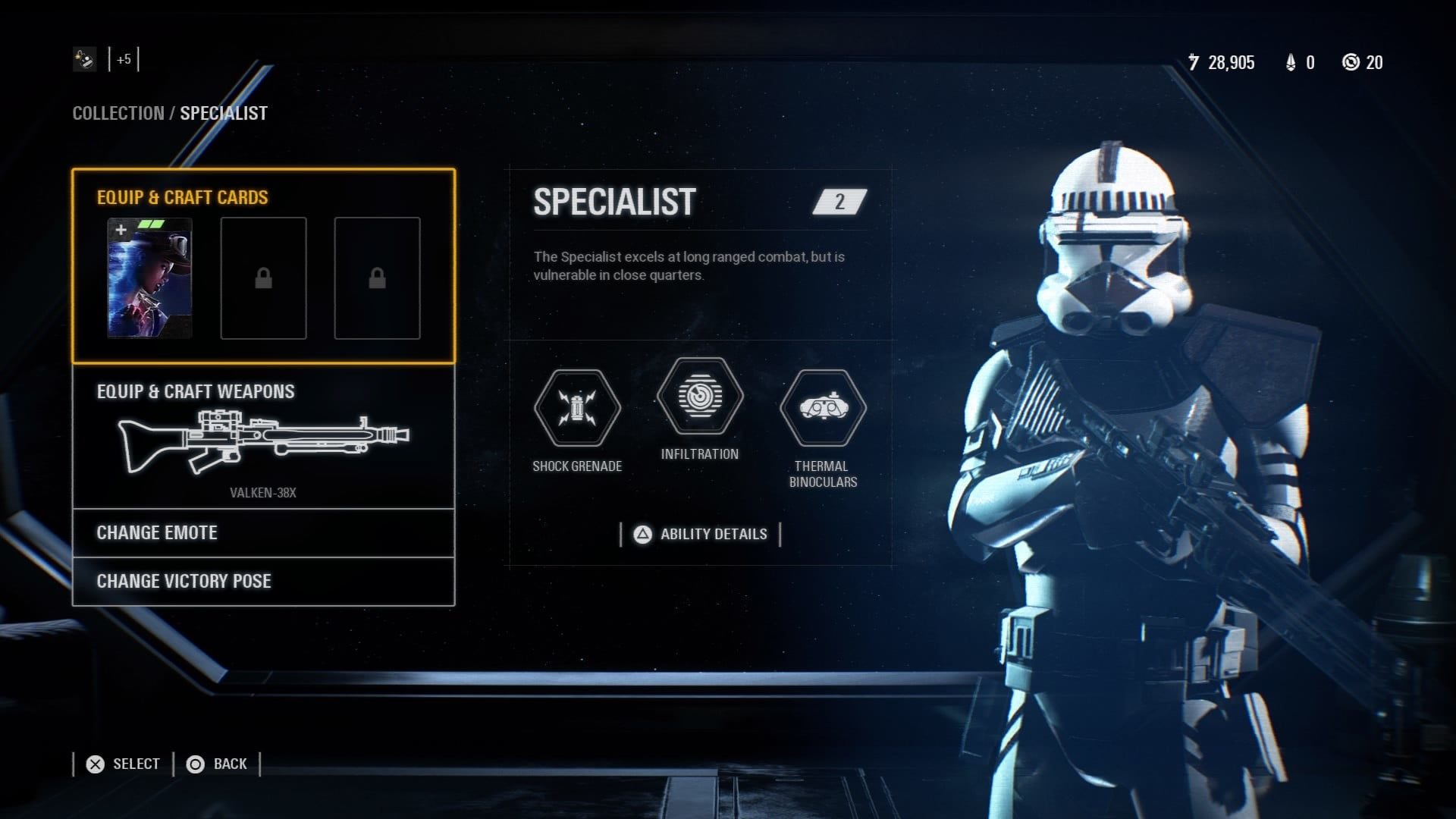This screenshot has width=1456, height=819.
Task: Show the Ability Details
Action: click(x=700, y=535)
